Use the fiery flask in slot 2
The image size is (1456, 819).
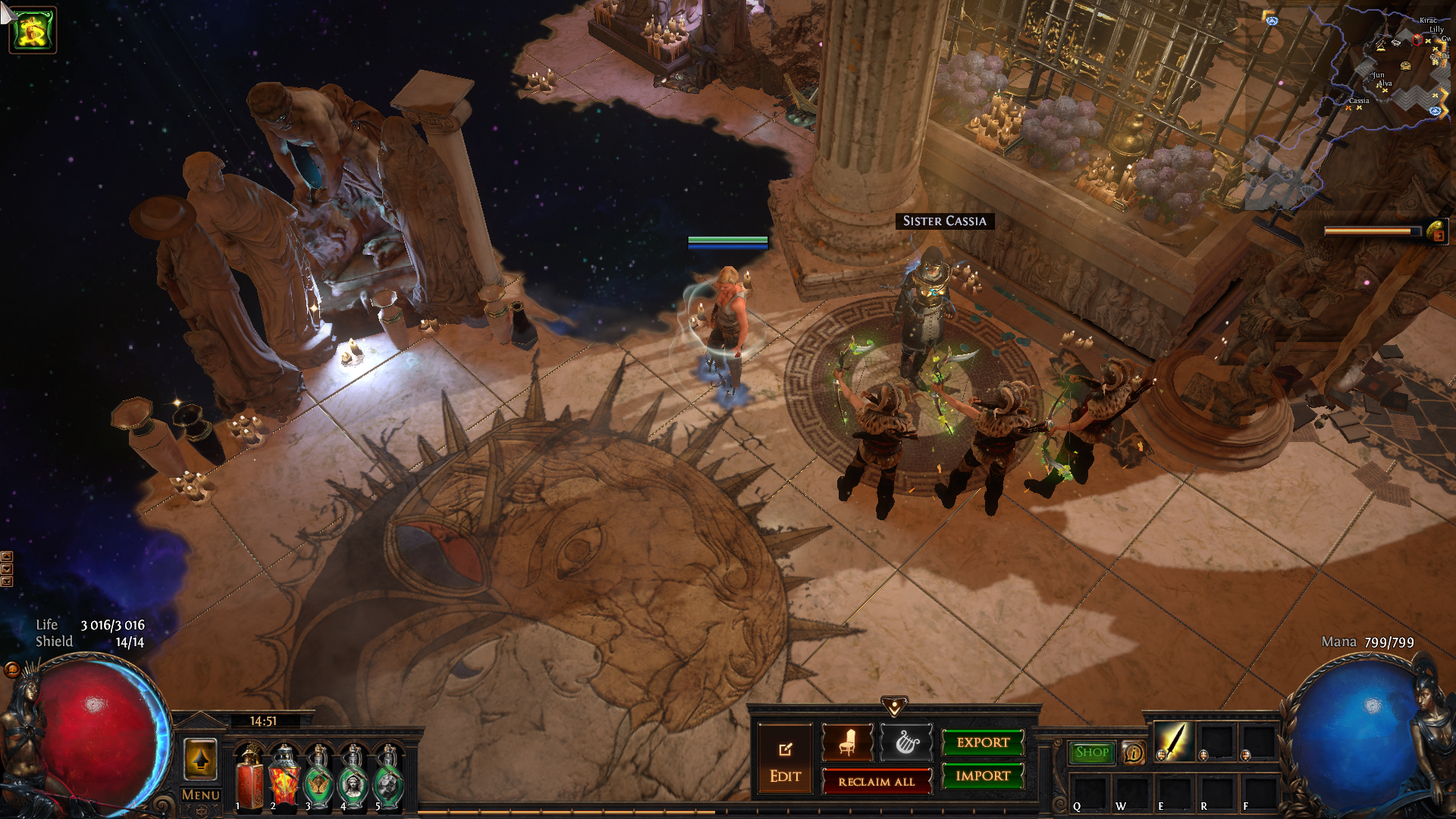(x=284, y=776)
